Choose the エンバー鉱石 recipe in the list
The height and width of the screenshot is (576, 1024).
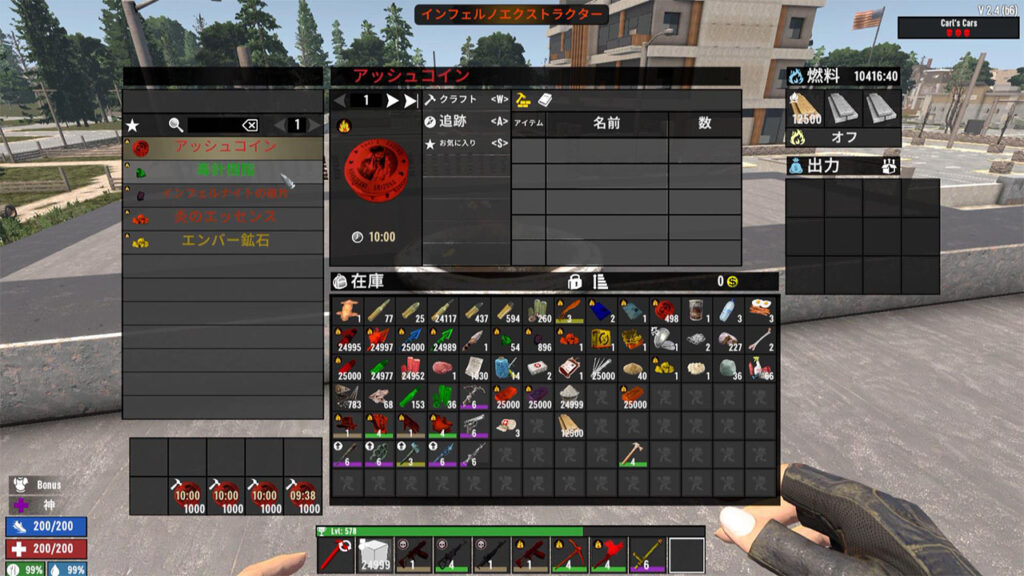[x=224, y=241]
